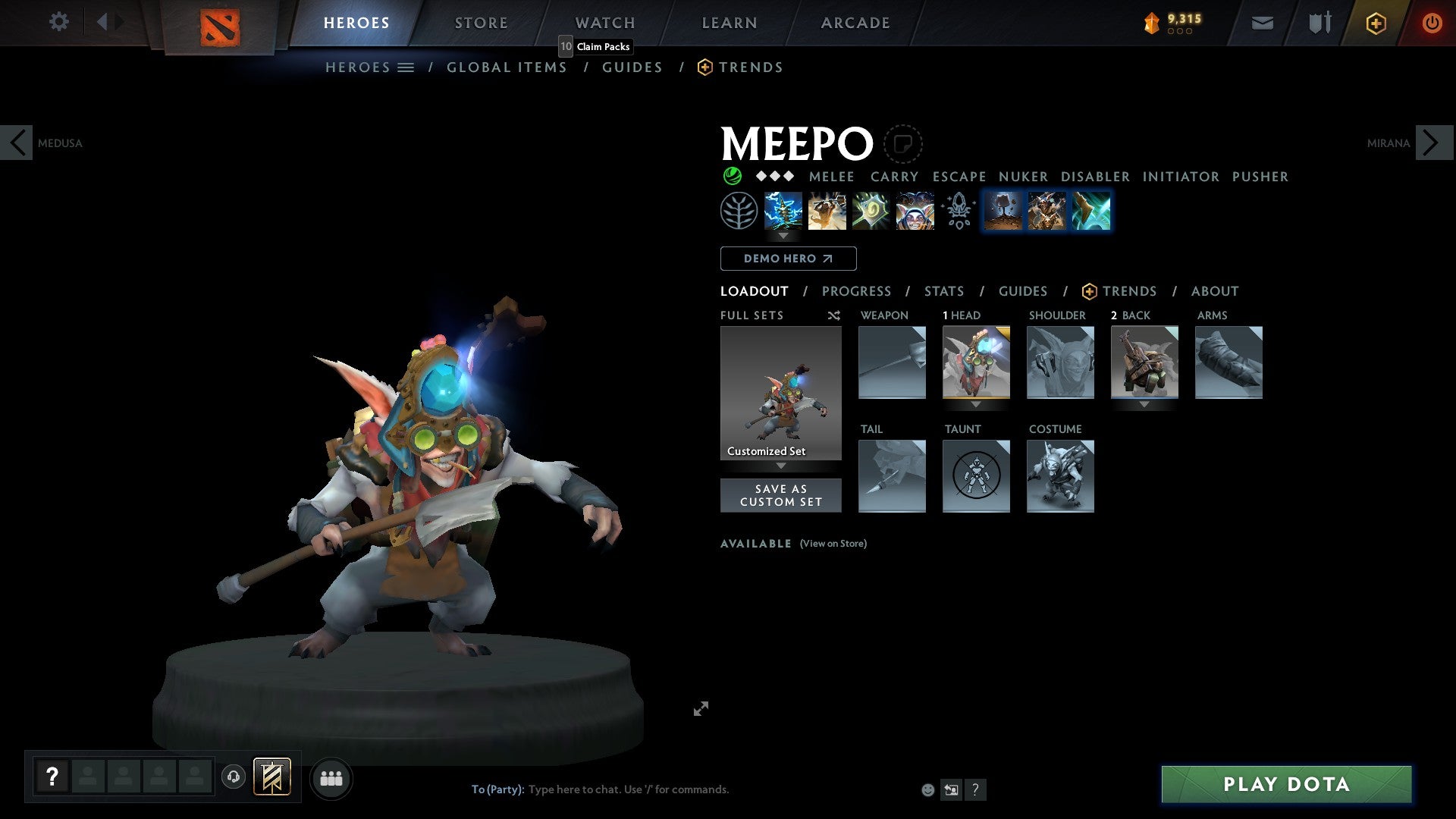Screen dimensions: 1456x819
Task: Expand the HEAD slot dropdown arrow
Action: pos(977,405)
